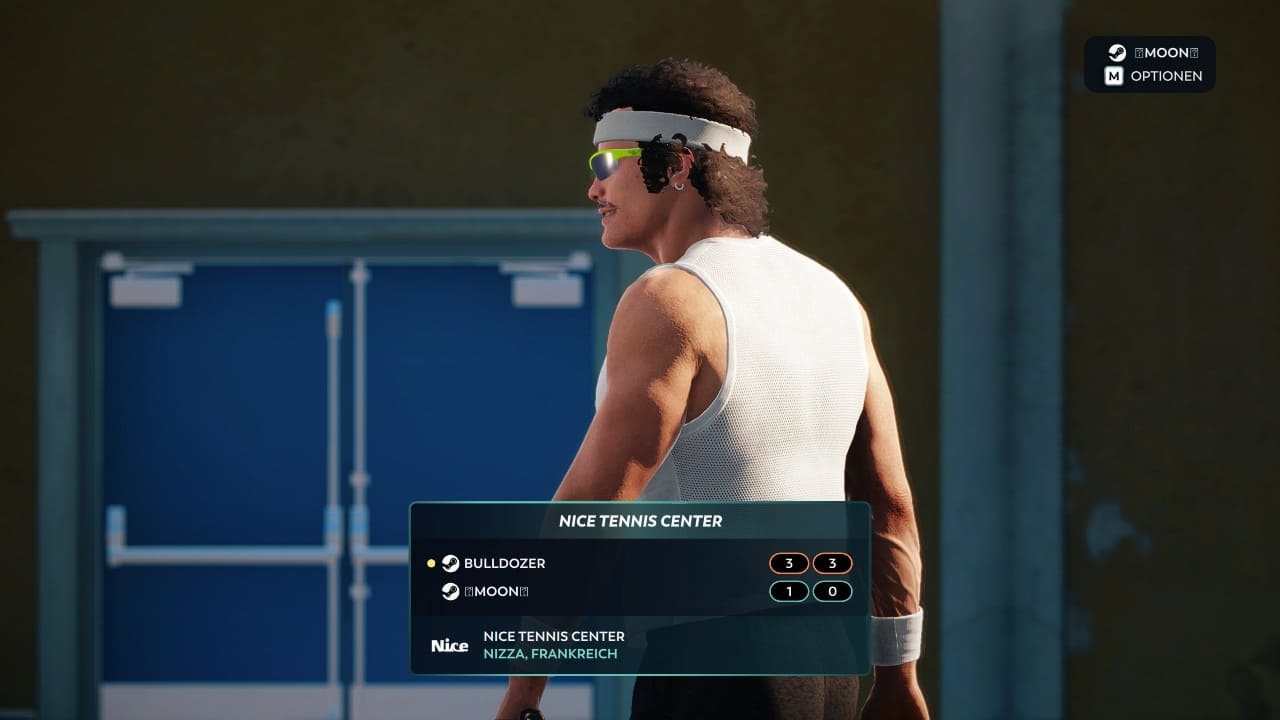Click the Nice venue logo

[449, 645]
